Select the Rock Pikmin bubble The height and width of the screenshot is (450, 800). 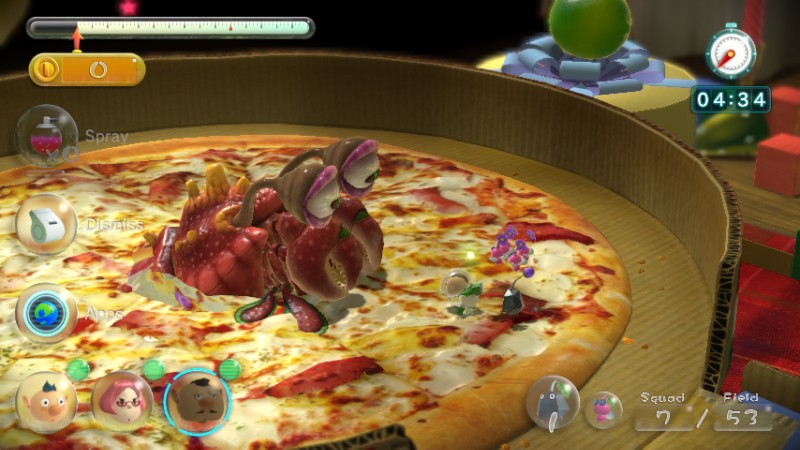click(x=553, y=403)
